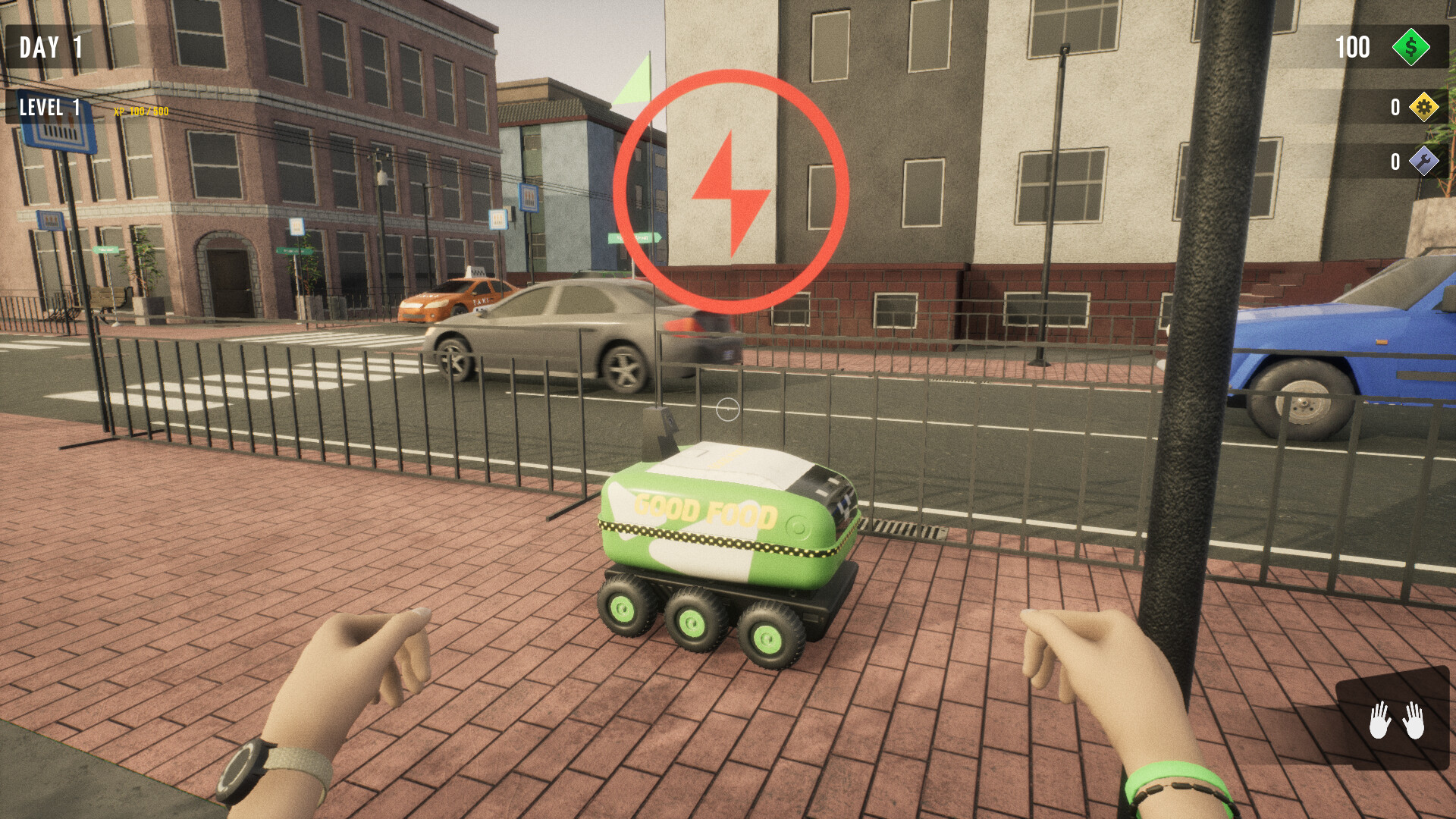Click the purple wrench resource icon
1456x819 pixels.
point(1423,161)
